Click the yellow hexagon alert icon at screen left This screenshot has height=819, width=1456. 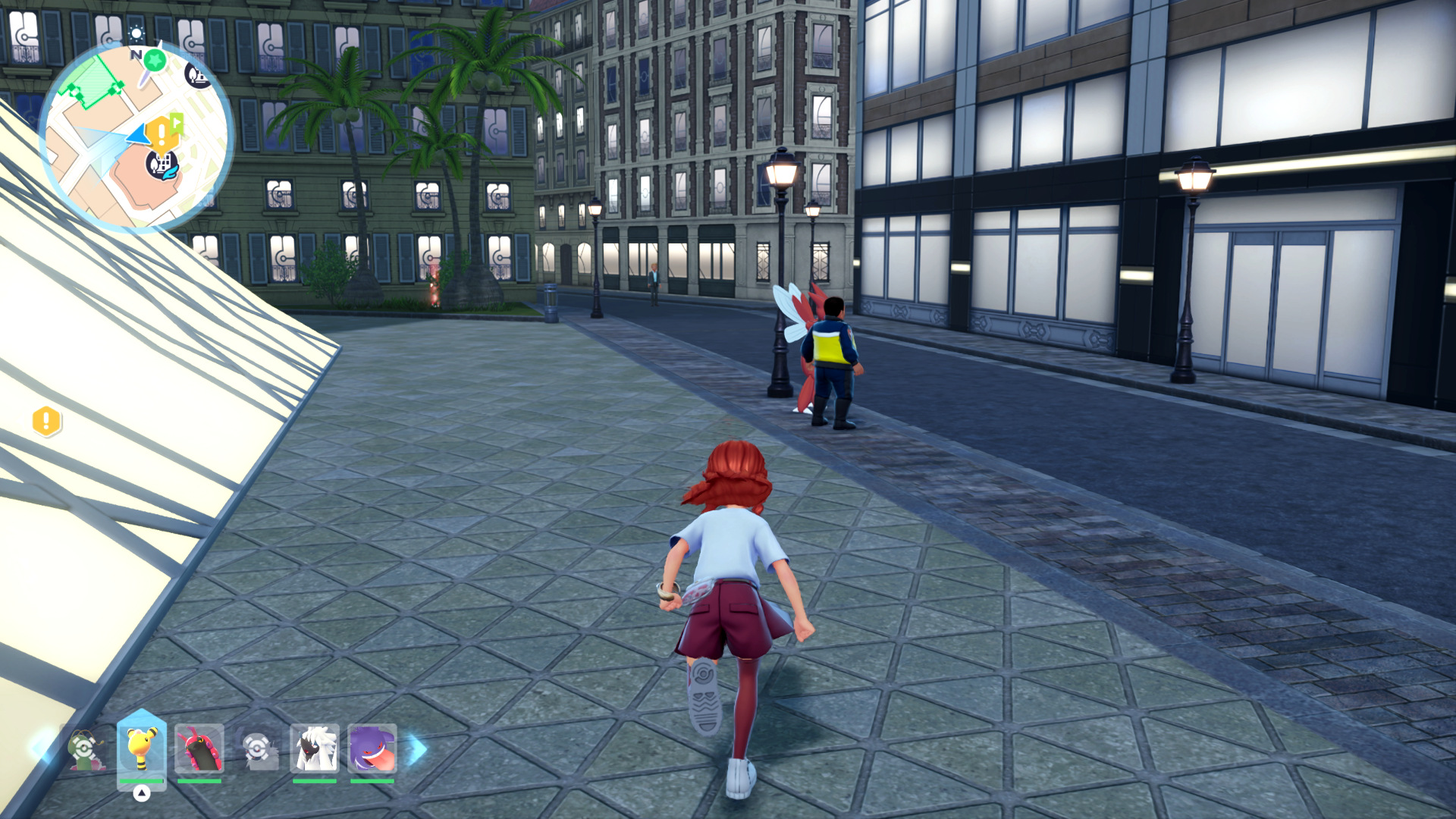click(x=46, y=421)
